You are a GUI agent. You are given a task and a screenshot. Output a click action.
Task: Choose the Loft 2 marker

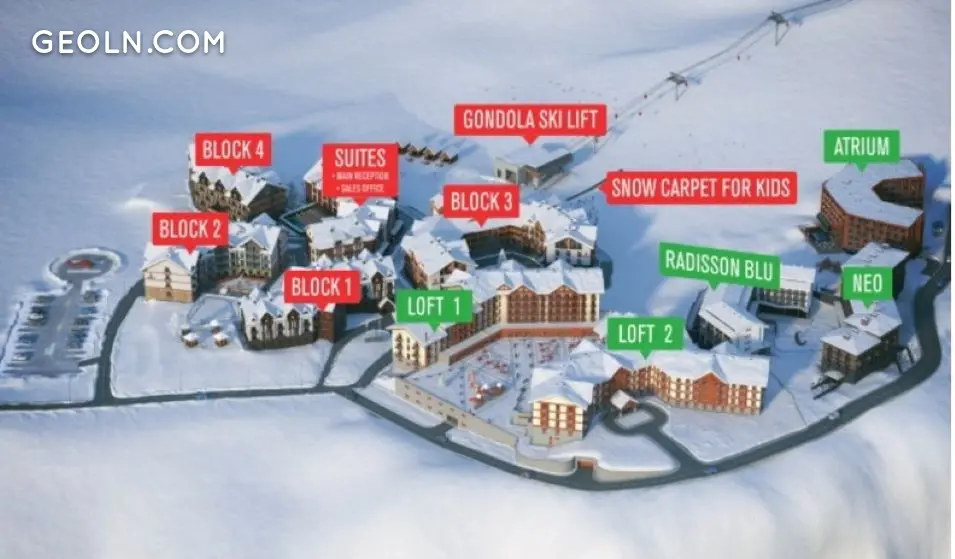645,333
